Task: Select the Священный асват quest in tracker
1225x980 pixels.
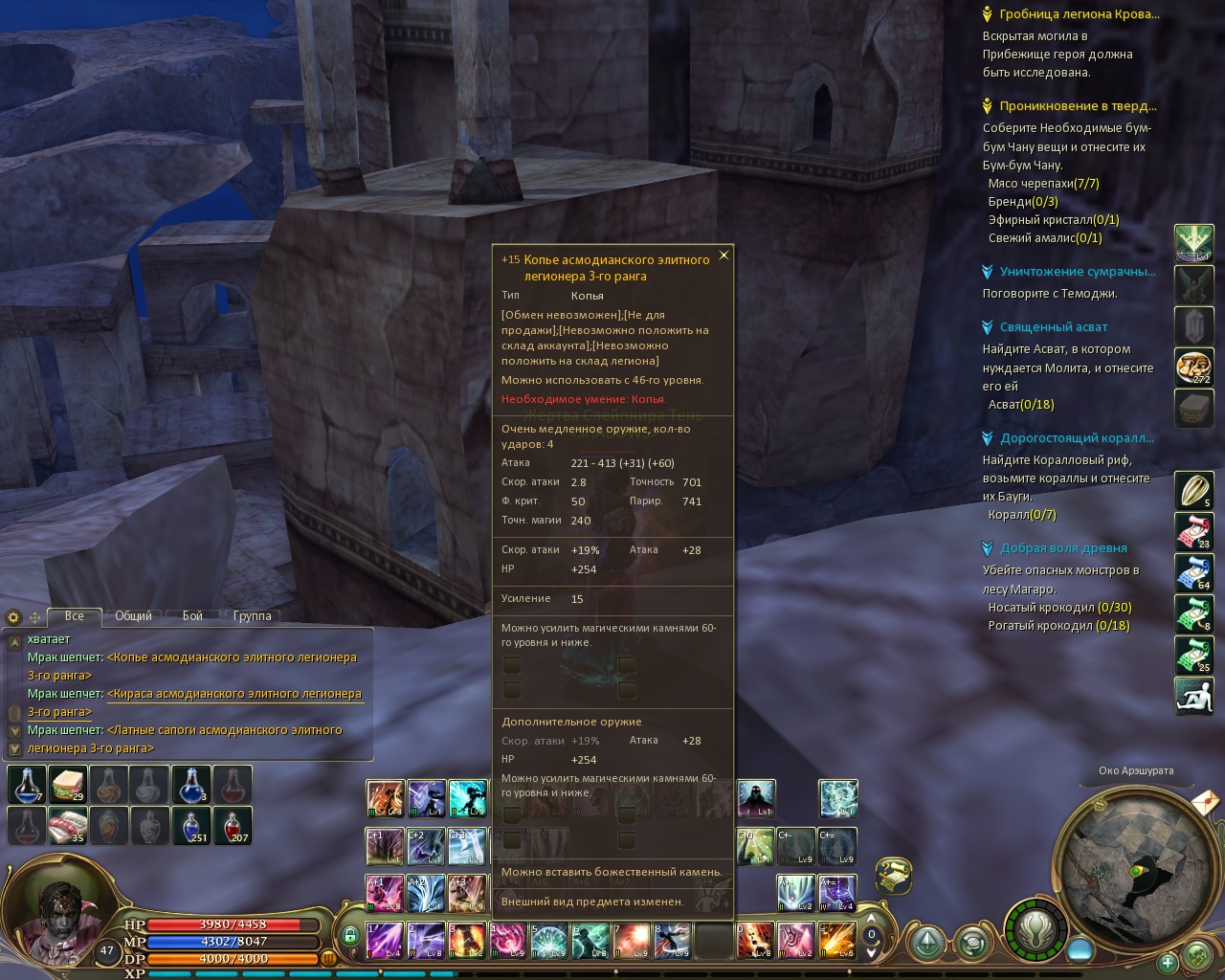Action: click(x=1053, y=327)
